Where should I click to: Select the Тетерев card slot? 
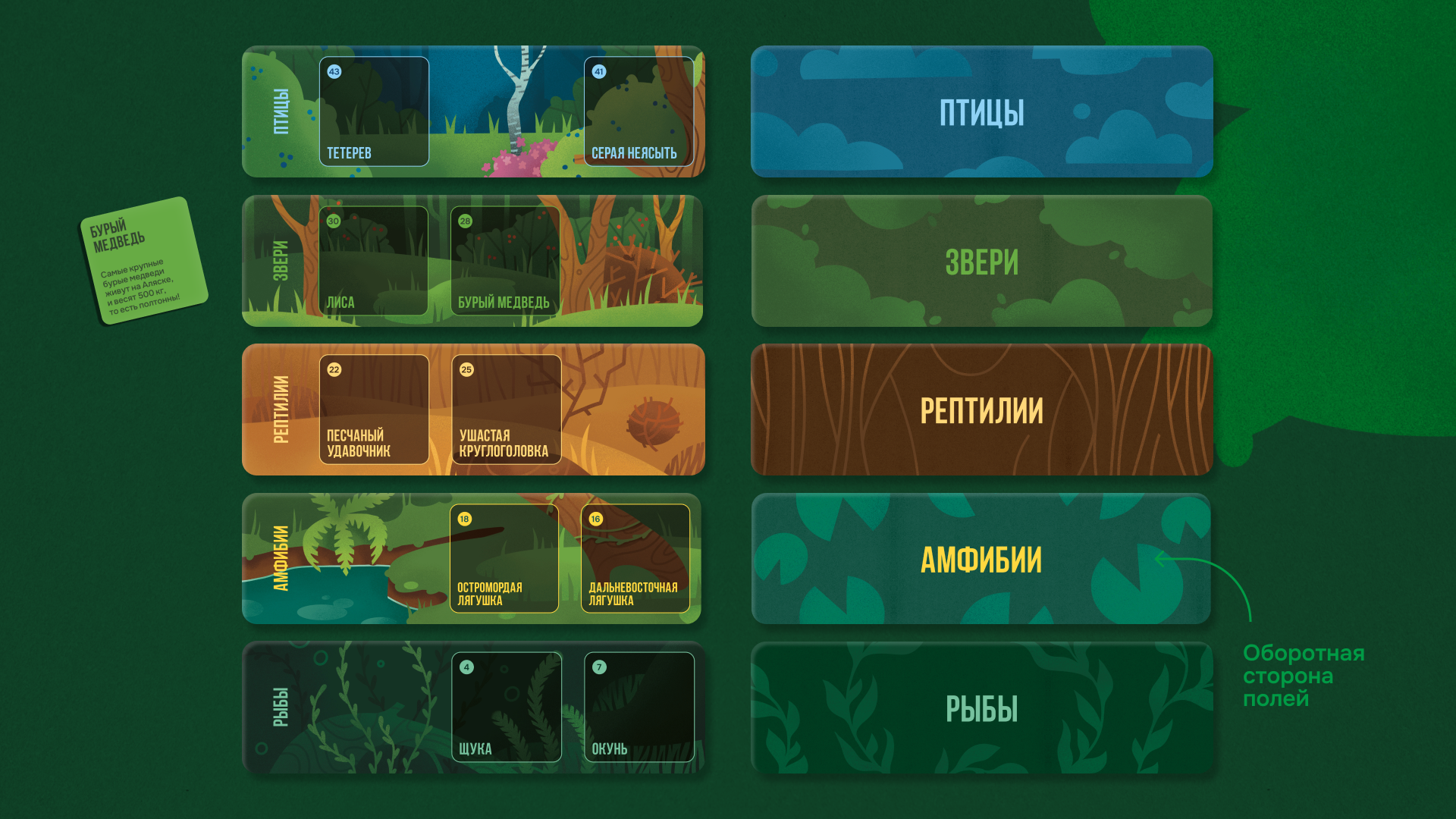coord(374,111)
